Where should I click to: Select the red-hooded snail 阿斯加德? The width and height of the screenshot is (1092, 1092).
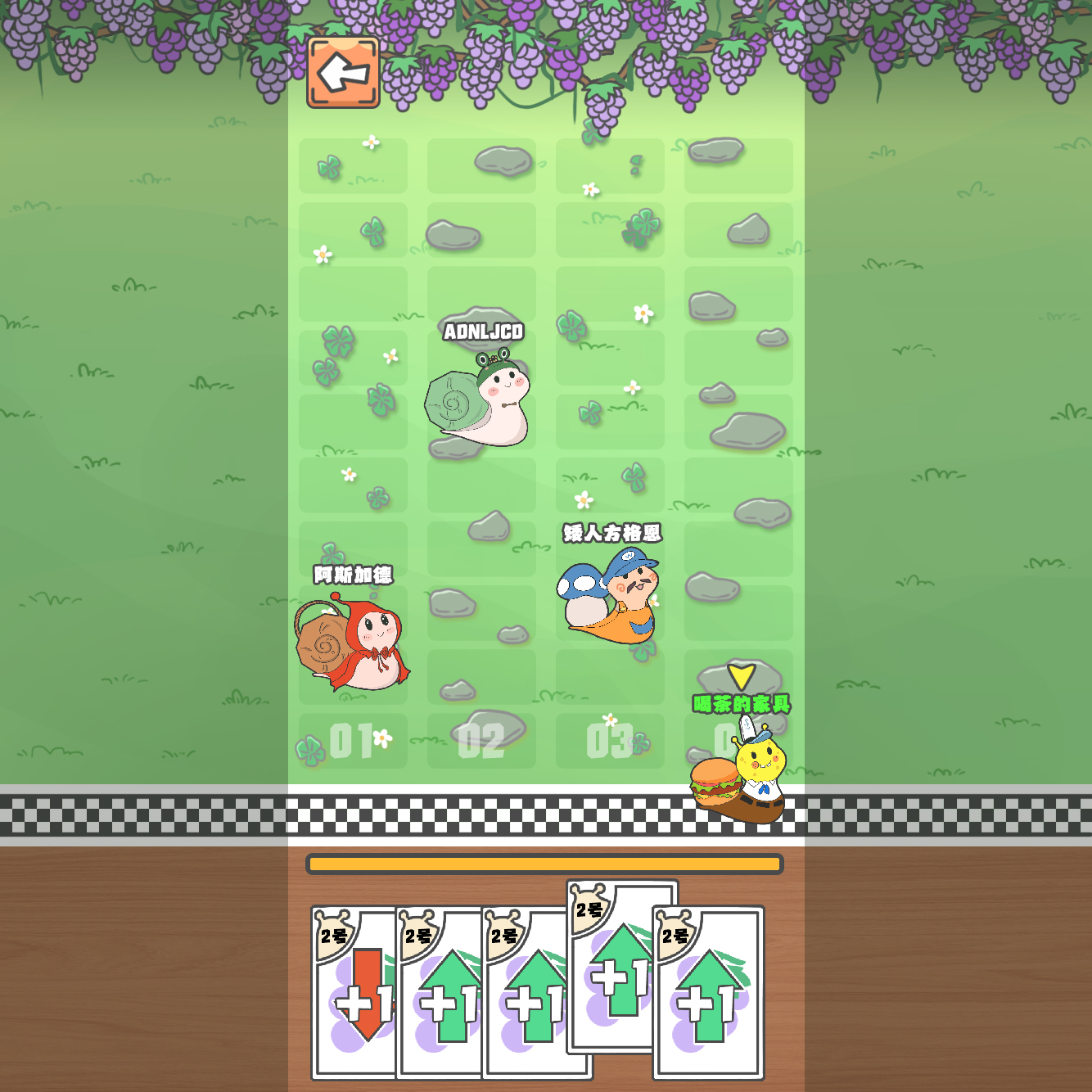click(x=352, y=647)
